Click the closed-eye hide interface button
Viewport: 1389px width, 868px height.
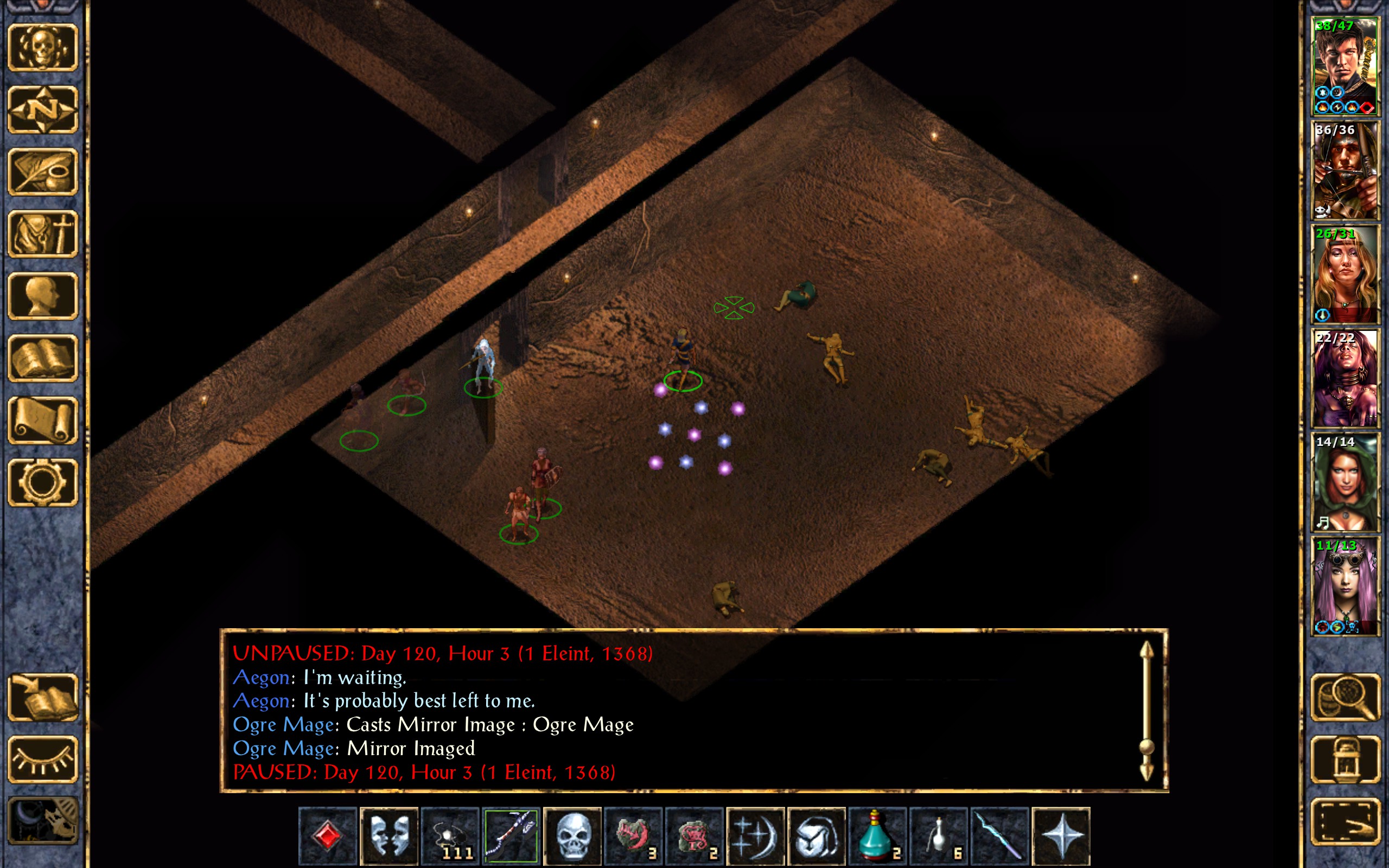tap(42, 759)
